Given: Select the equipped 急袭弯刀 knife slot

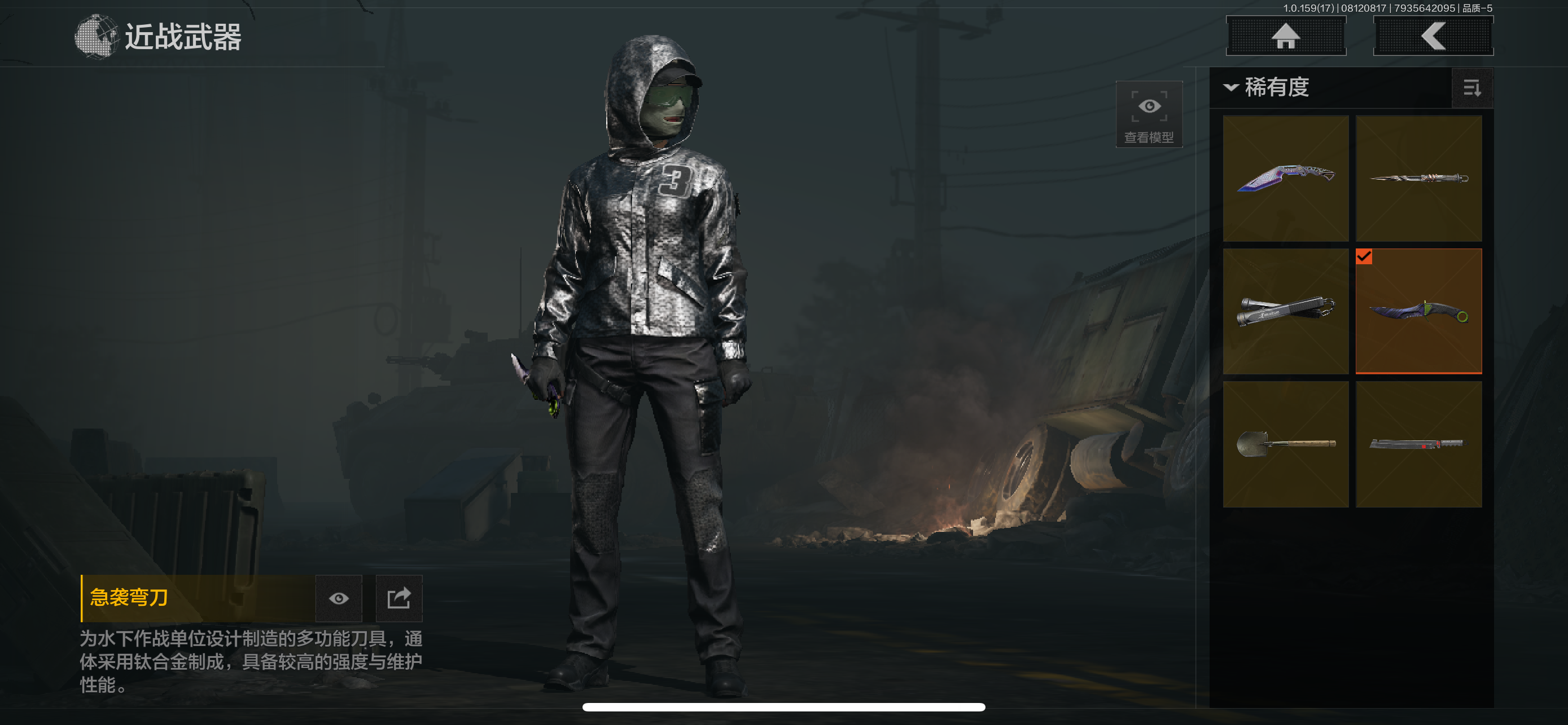Looking at the screenshot, I should point(1418,311).
